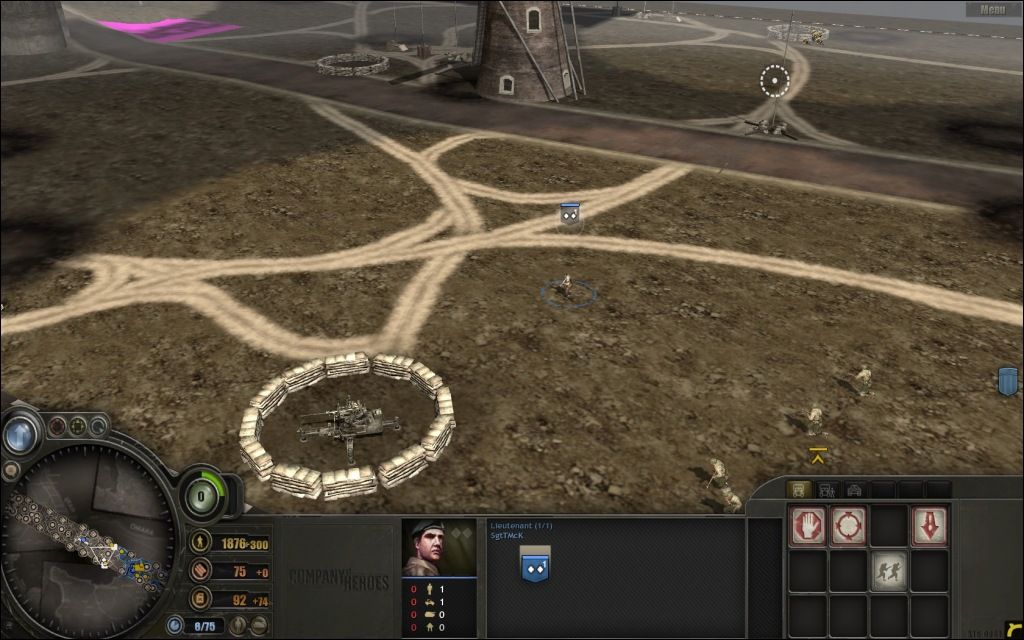Open the blue arrow button above the minimap
The height and width of the screenshot is (640, 1024).
pyautogui.click(x=18, y=434)
